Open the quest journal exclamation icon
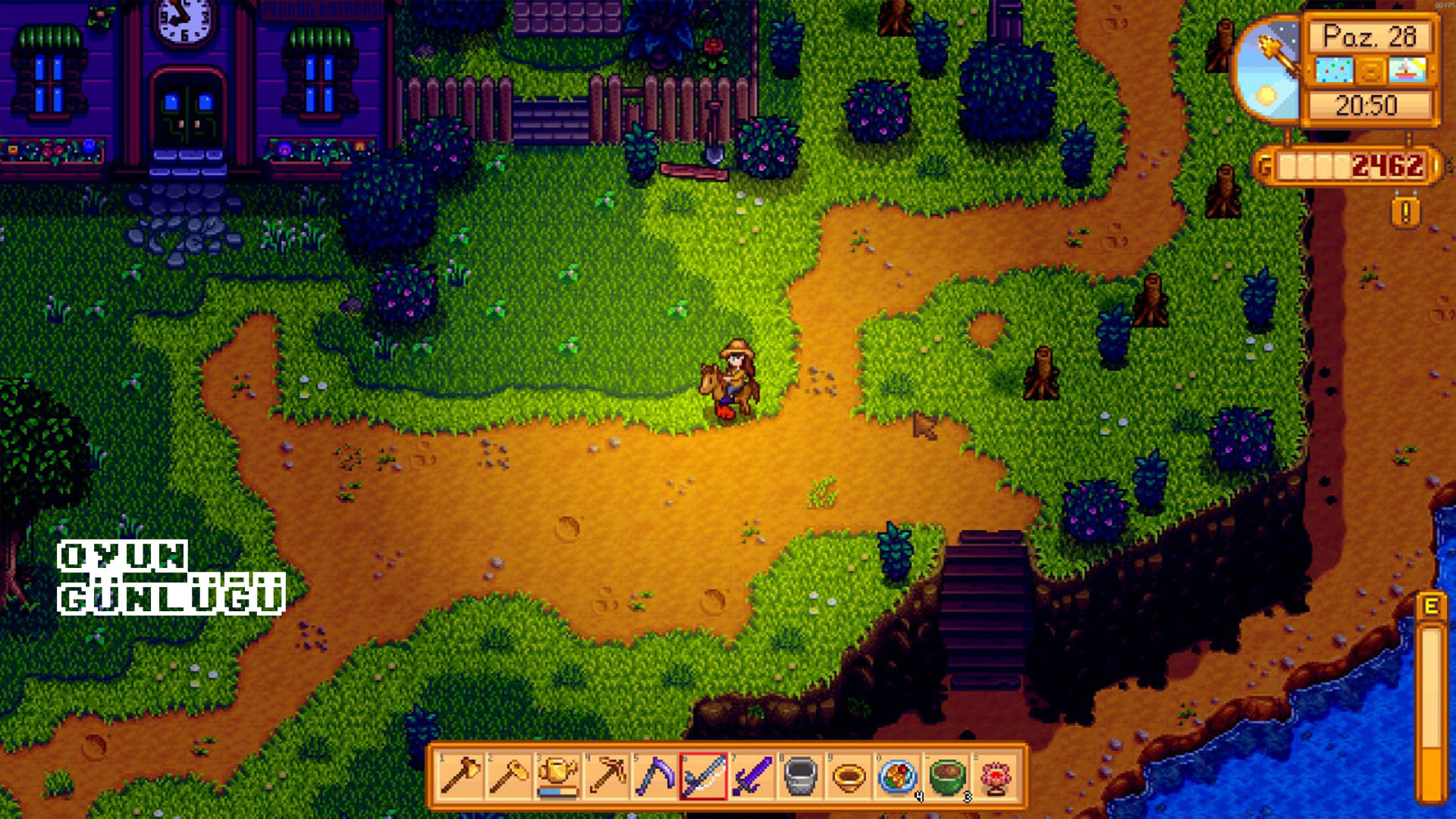The width and height of the screenshot is (1456, 819). [x=1405, y=213]
